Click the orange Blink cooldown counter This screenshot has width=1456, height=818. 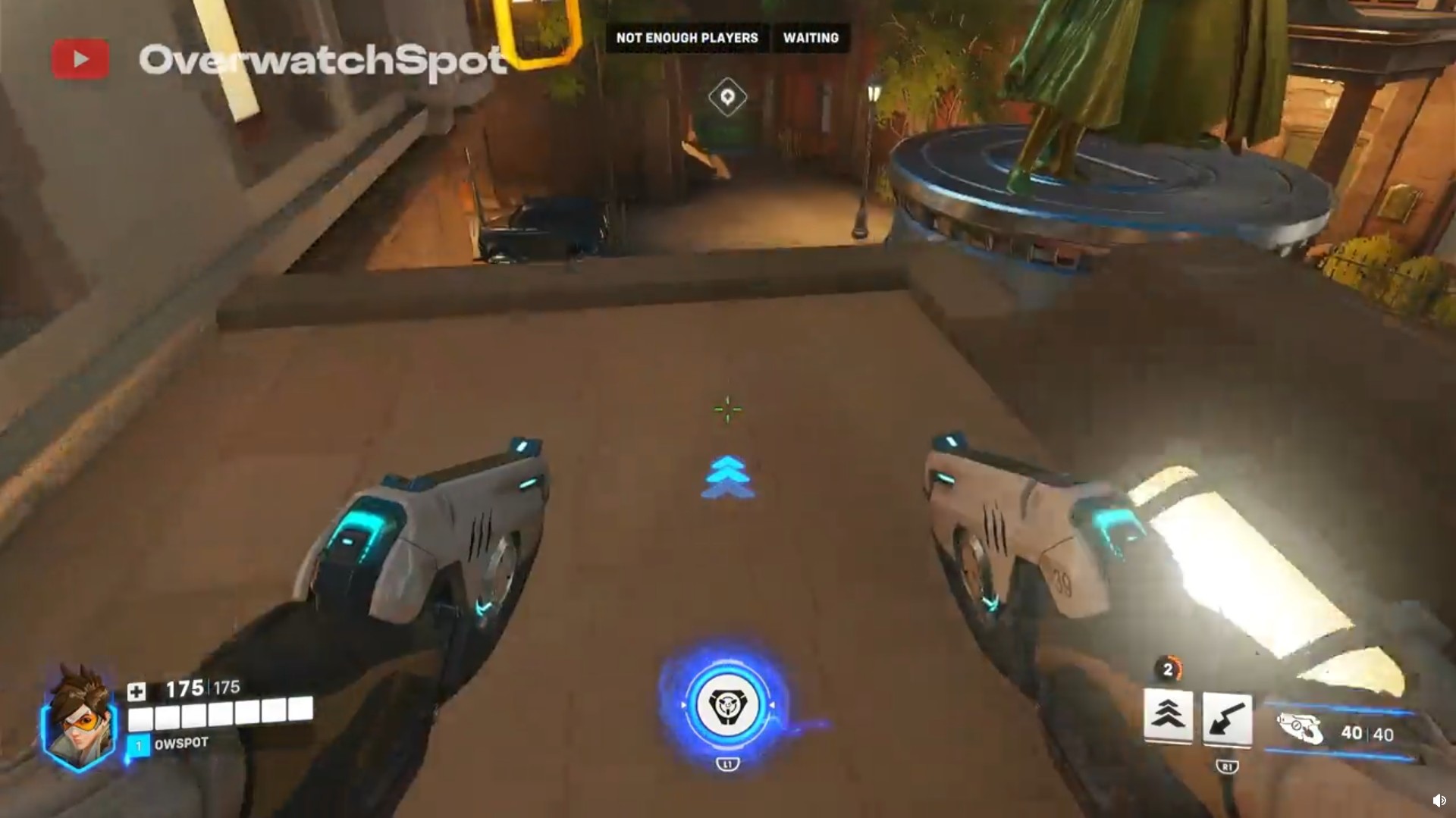(x=1169, y=669)
